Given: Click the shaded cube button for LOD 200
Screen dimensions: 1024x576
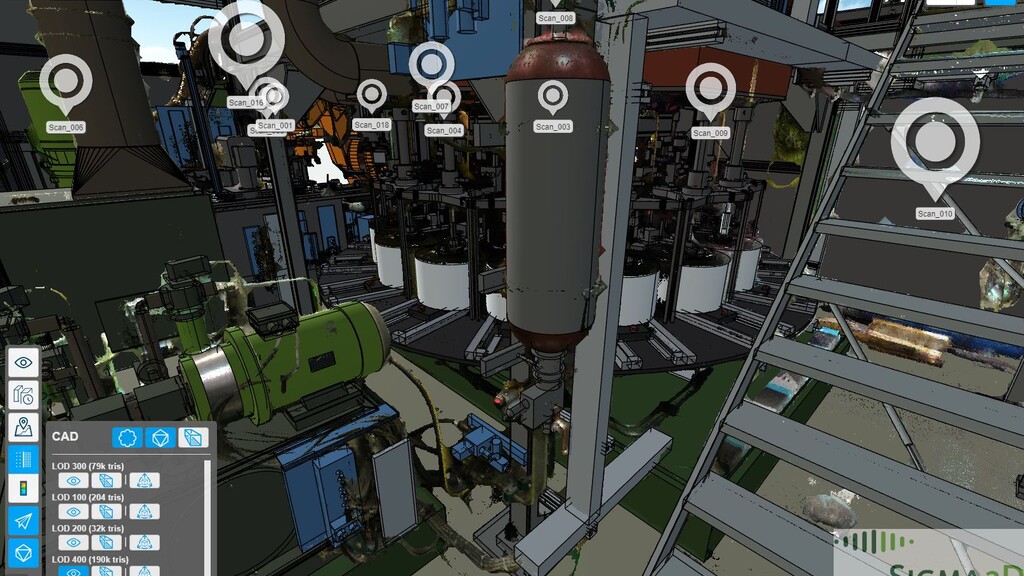Looking at the screenshot, I should click(108, 543).
